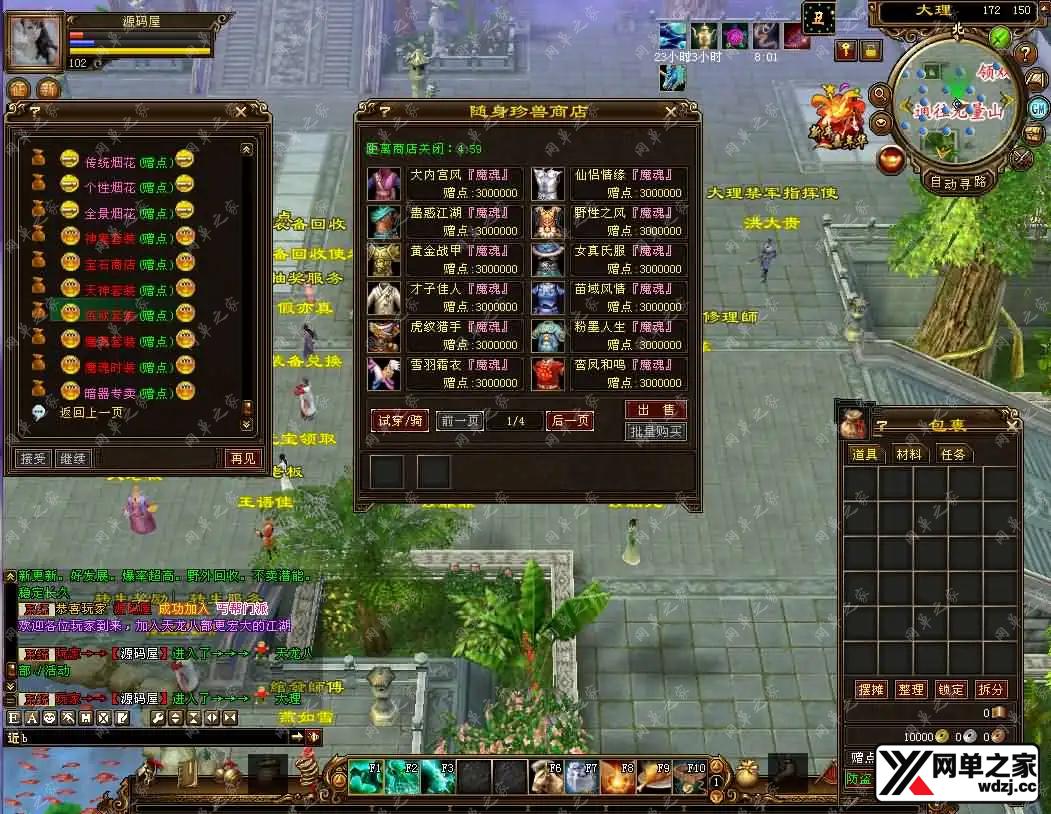The width and height of the screenshot is (1051, 814).
Task: Pick the 雪羽霜衣 outfit listing
Action: [445, 374]
